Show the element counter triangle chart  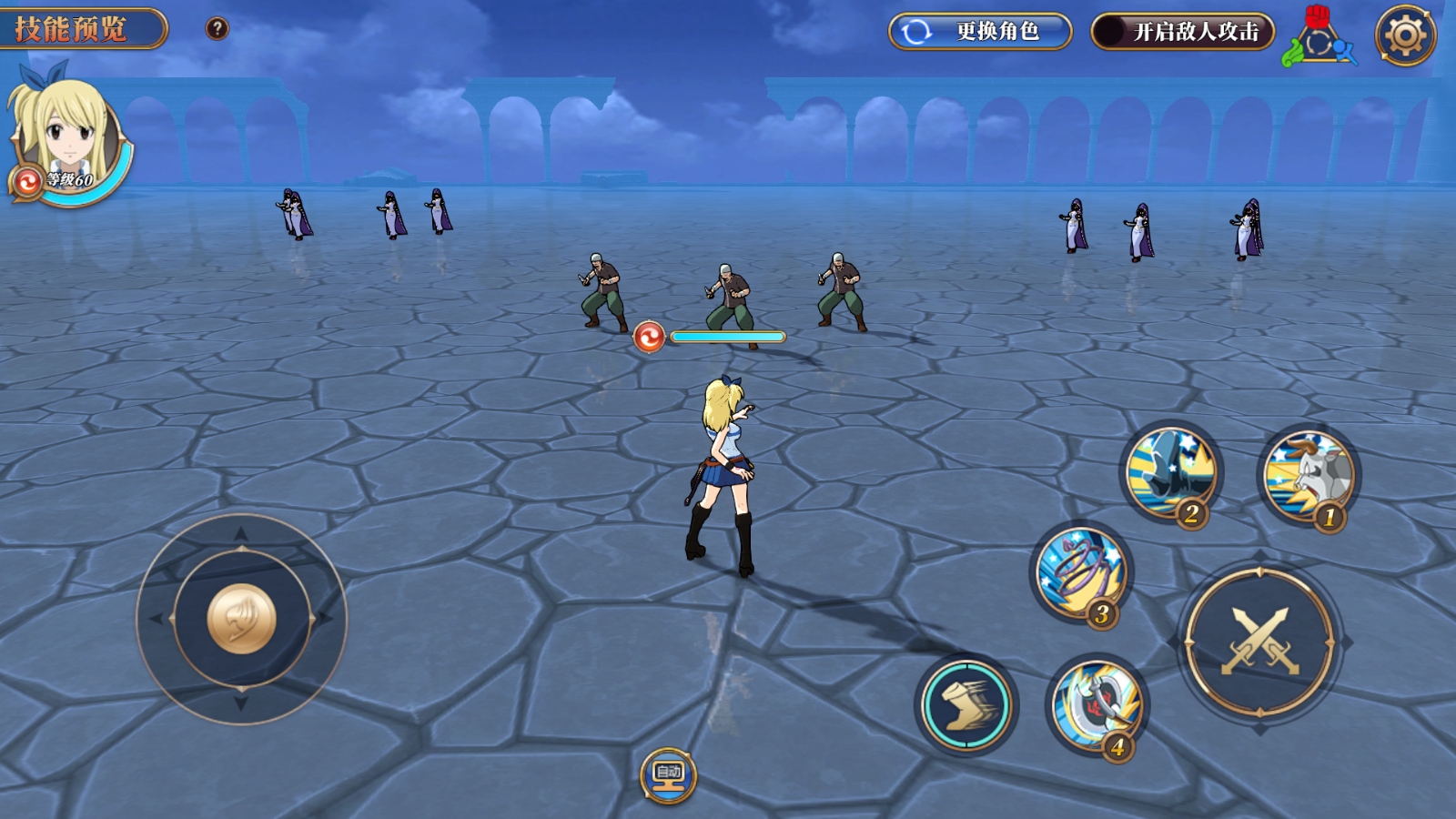click(1319, 40)
